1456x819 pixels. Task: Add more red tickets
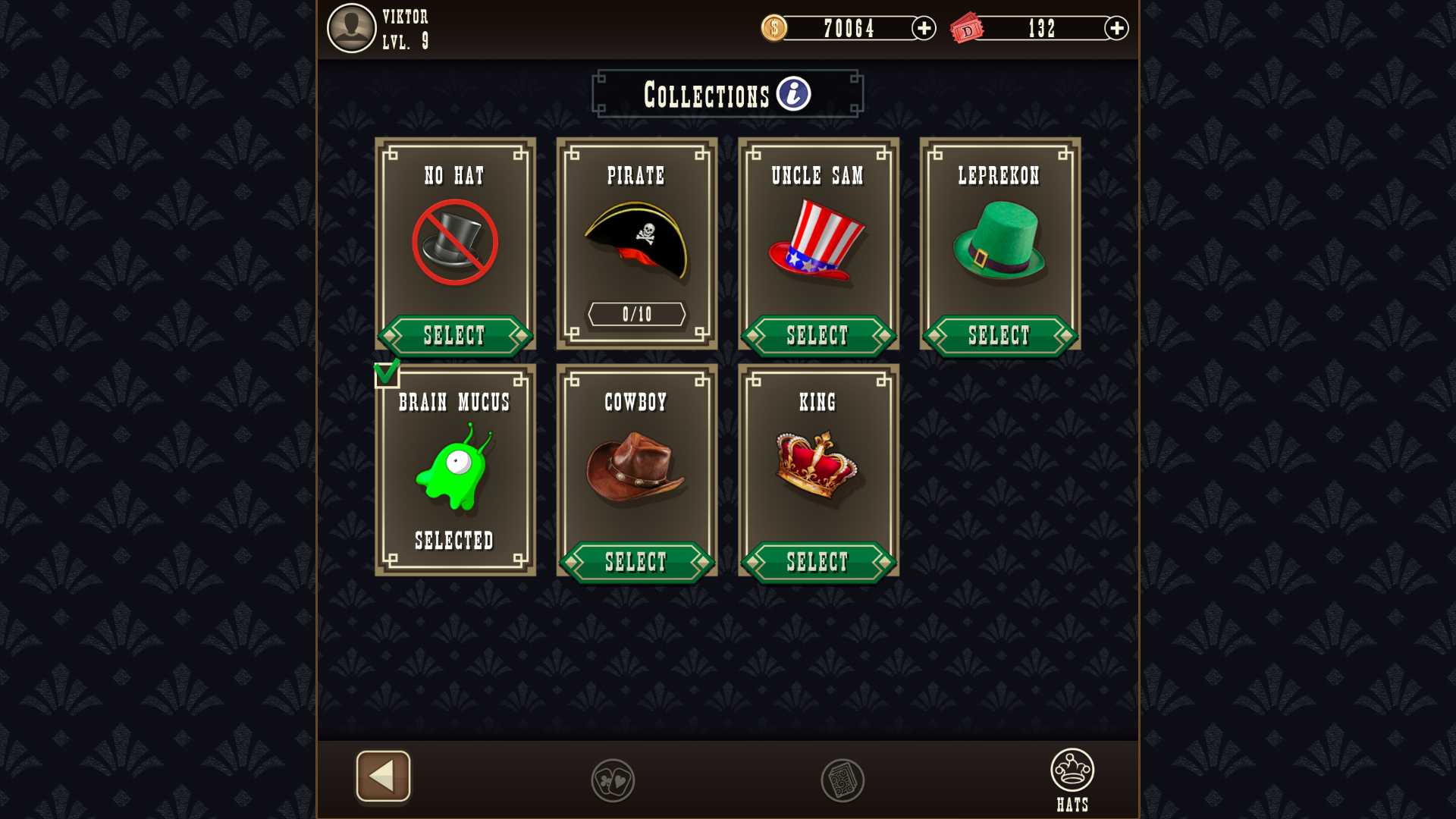pyautogui.click(x=1116, y=29)
